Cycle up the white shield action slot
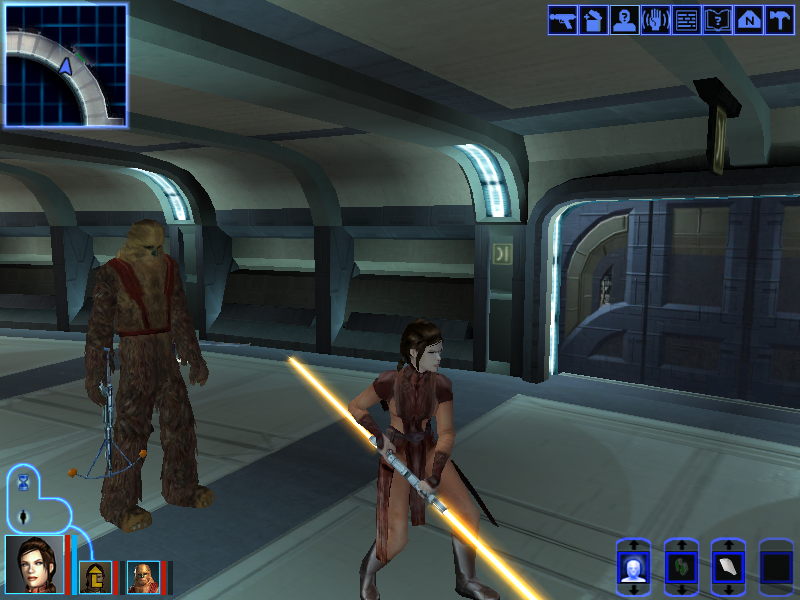The image size is (800, 600). pyautogui.click(x=728, y=546)
